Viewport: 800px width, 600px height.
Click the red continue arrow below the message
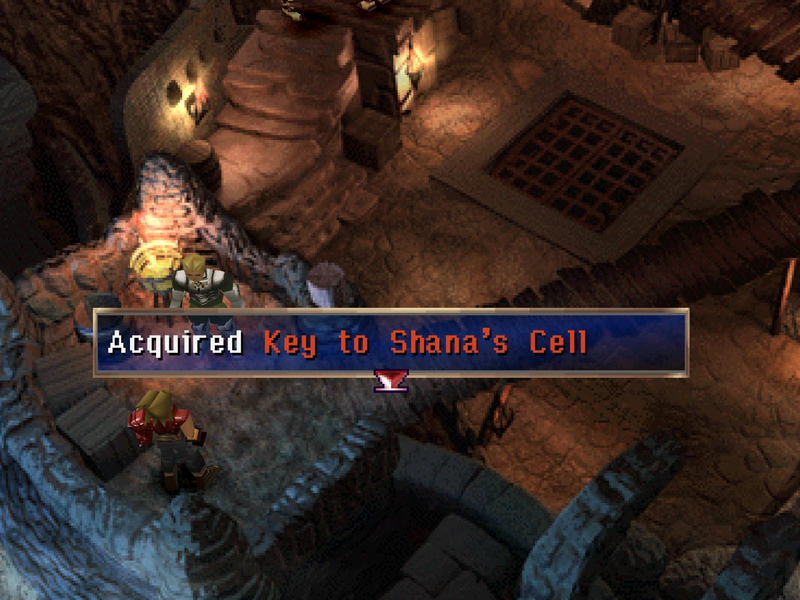389,379
